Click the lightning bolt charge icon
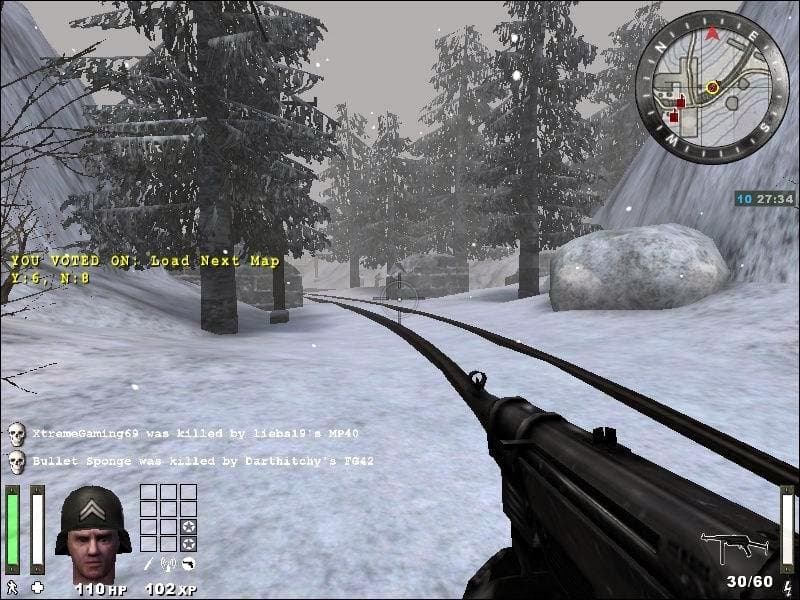The image size is (800, 600). pos(789,586)
